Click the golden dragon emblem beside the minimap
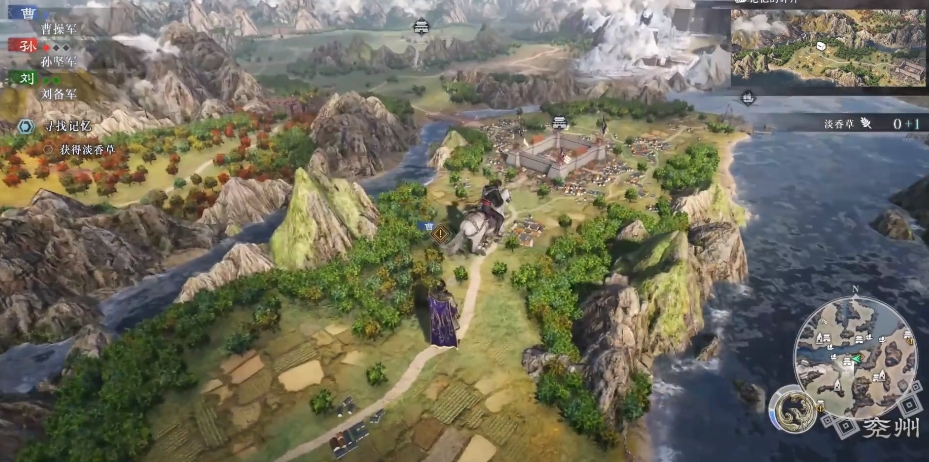Viewport: 929px width, 462px height. [x=791, y=409]
